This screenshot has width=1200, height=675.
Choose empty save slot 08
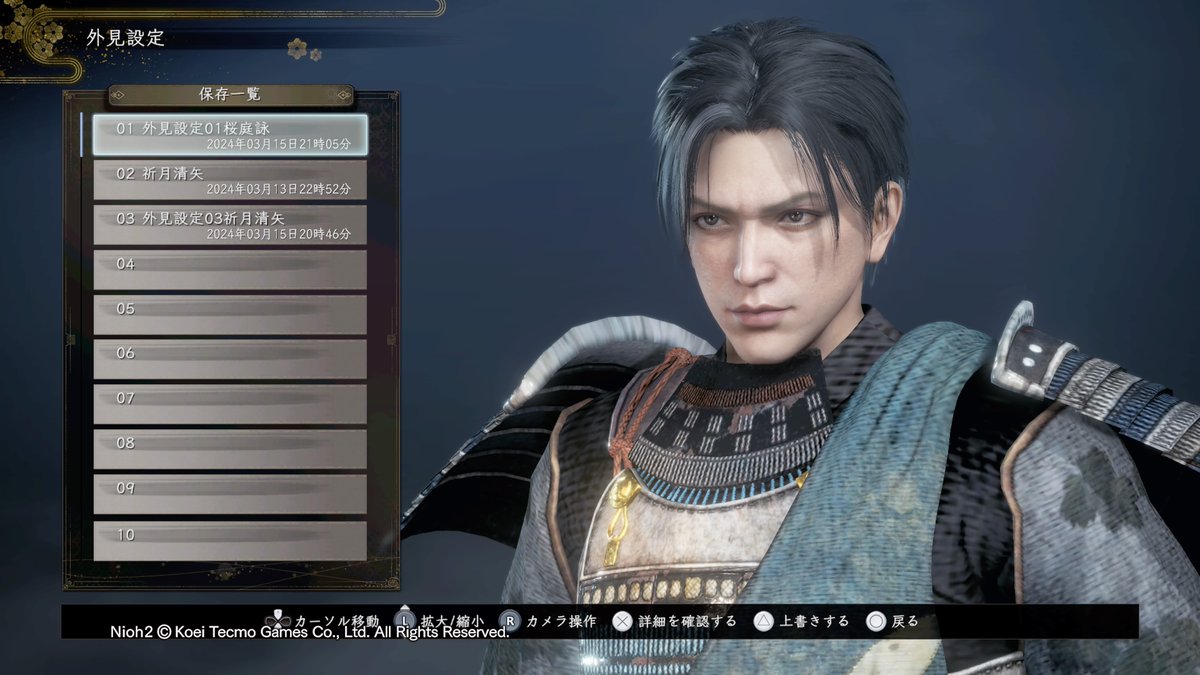click(x=230, y=449)
